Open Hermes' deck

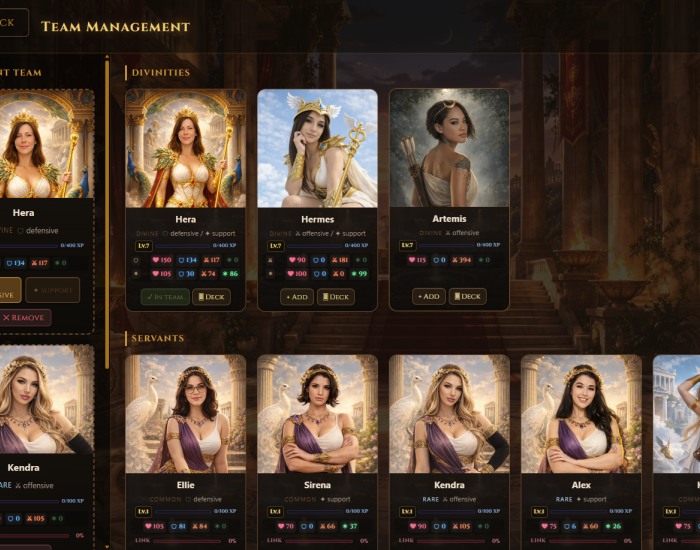[x=336, y=296]
